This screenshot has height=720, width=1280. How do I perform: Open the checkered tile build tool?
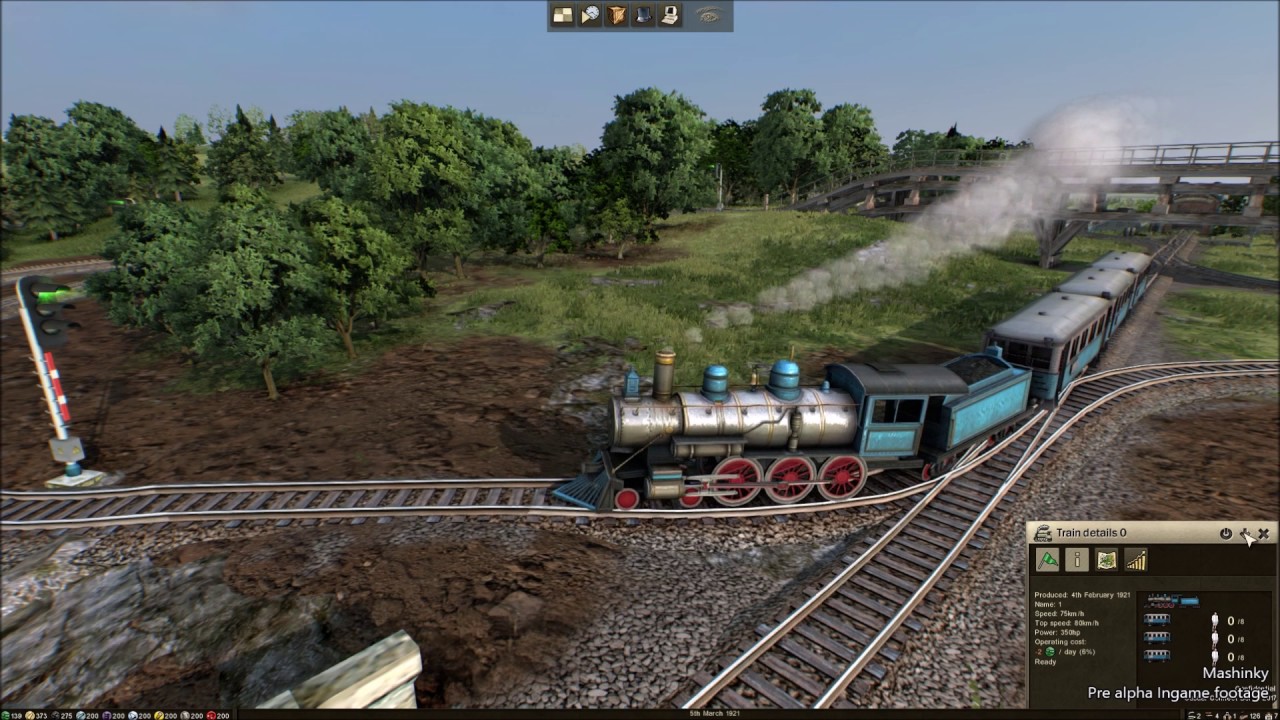point(563,15)
